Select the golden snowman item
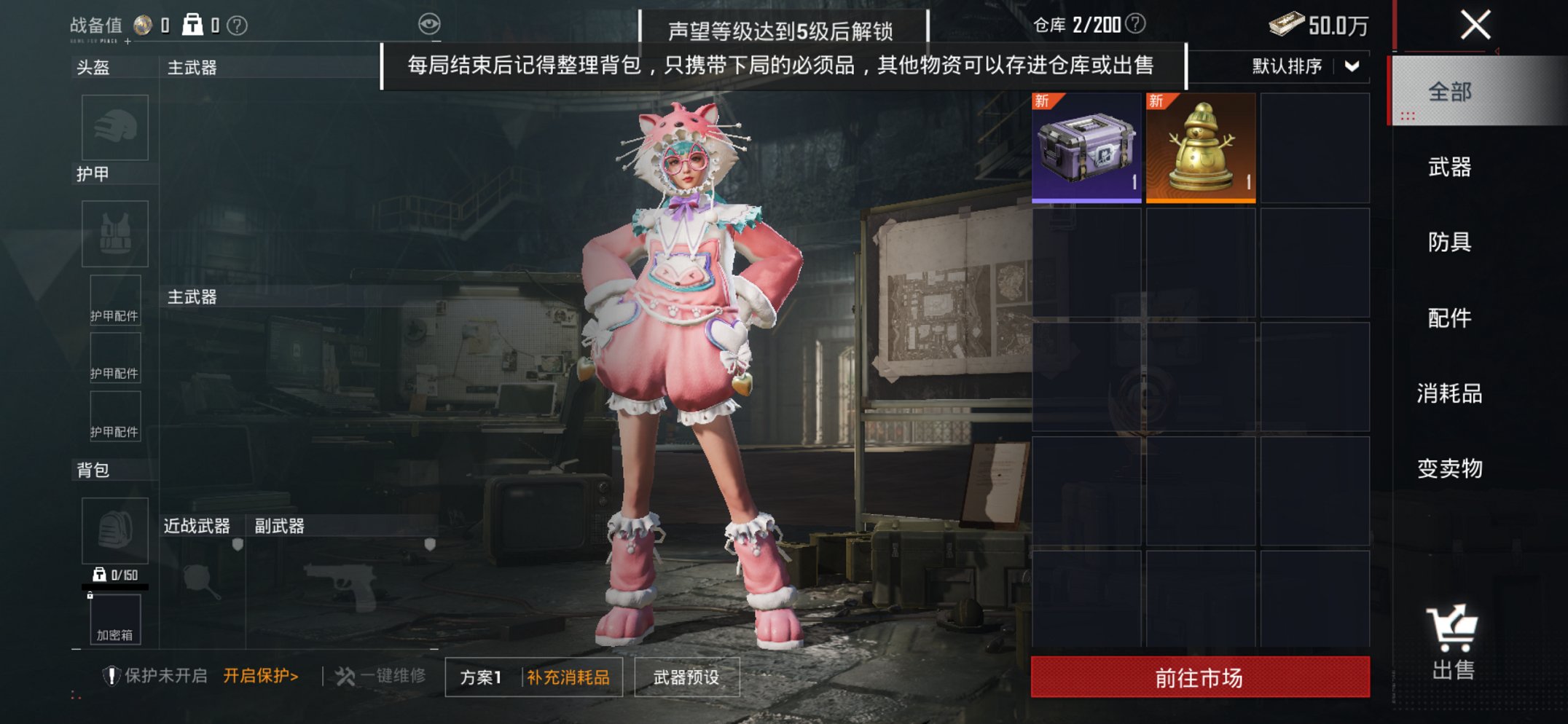This screenshot has height=724, width=1568. [1199, 146]
